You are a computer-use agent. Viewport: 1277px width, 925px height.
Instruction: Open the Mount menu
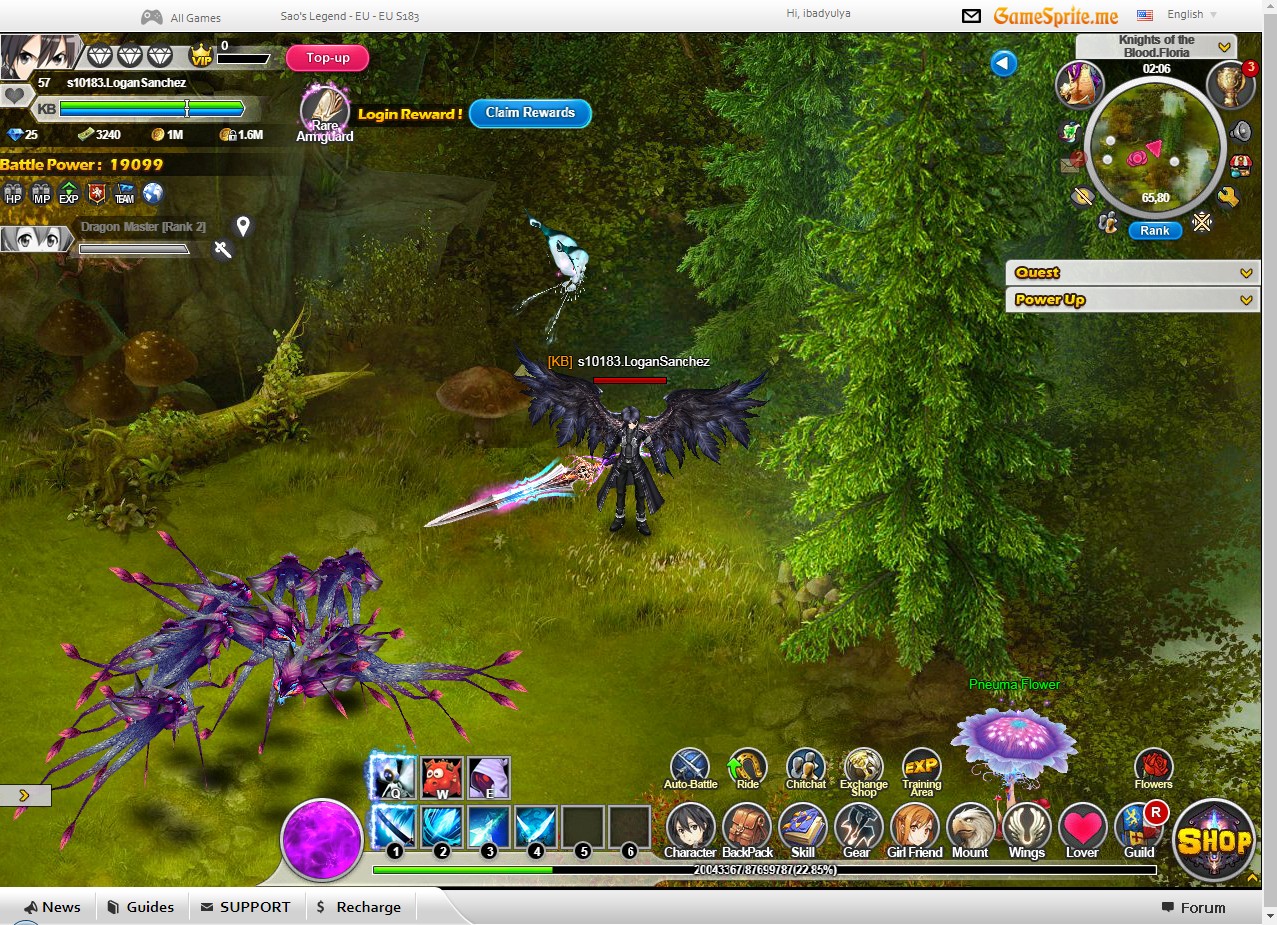970,829
